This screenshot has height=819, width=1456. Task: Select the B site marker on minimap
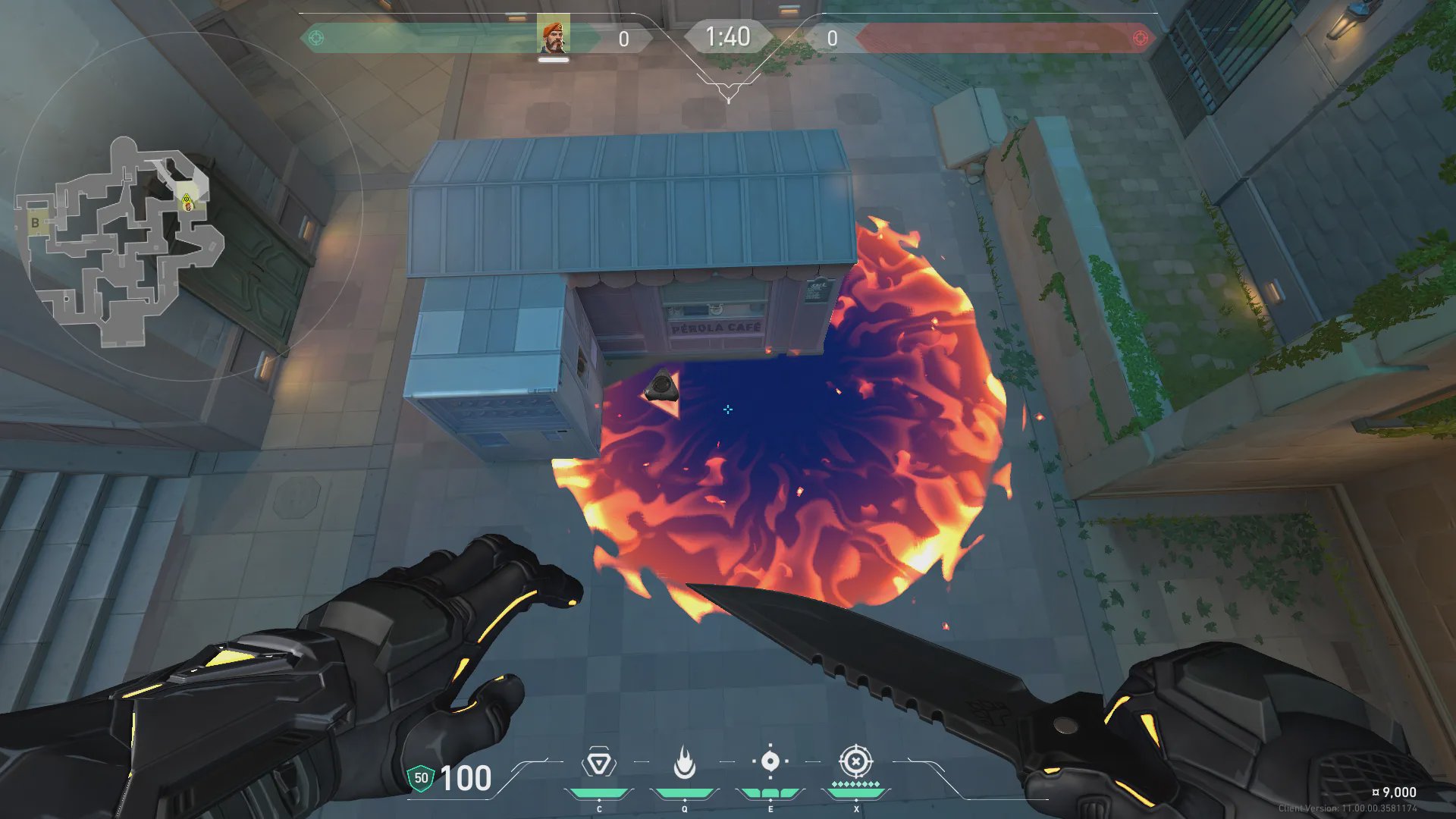pyautogui.click(x=35, y=223)
